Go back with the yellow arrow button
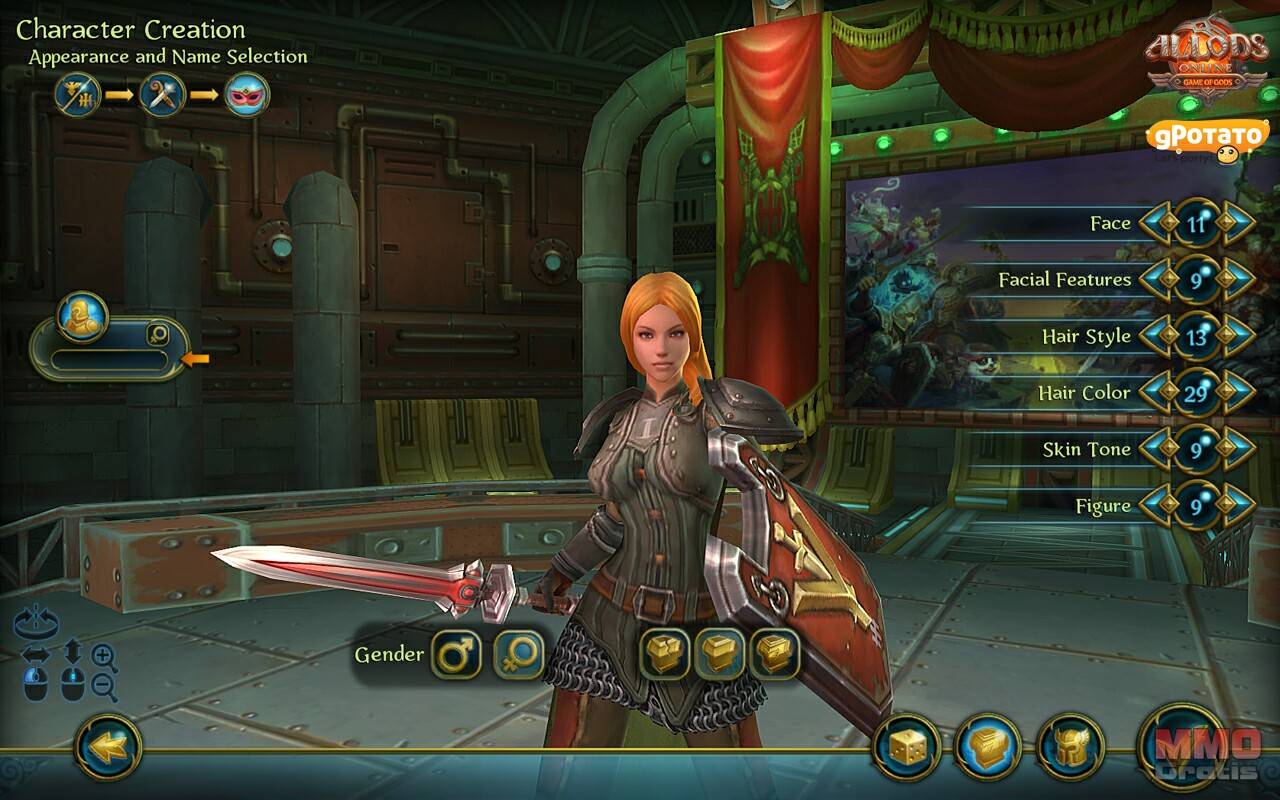Viewport: 1280px width, 800px height. [108, 745]
